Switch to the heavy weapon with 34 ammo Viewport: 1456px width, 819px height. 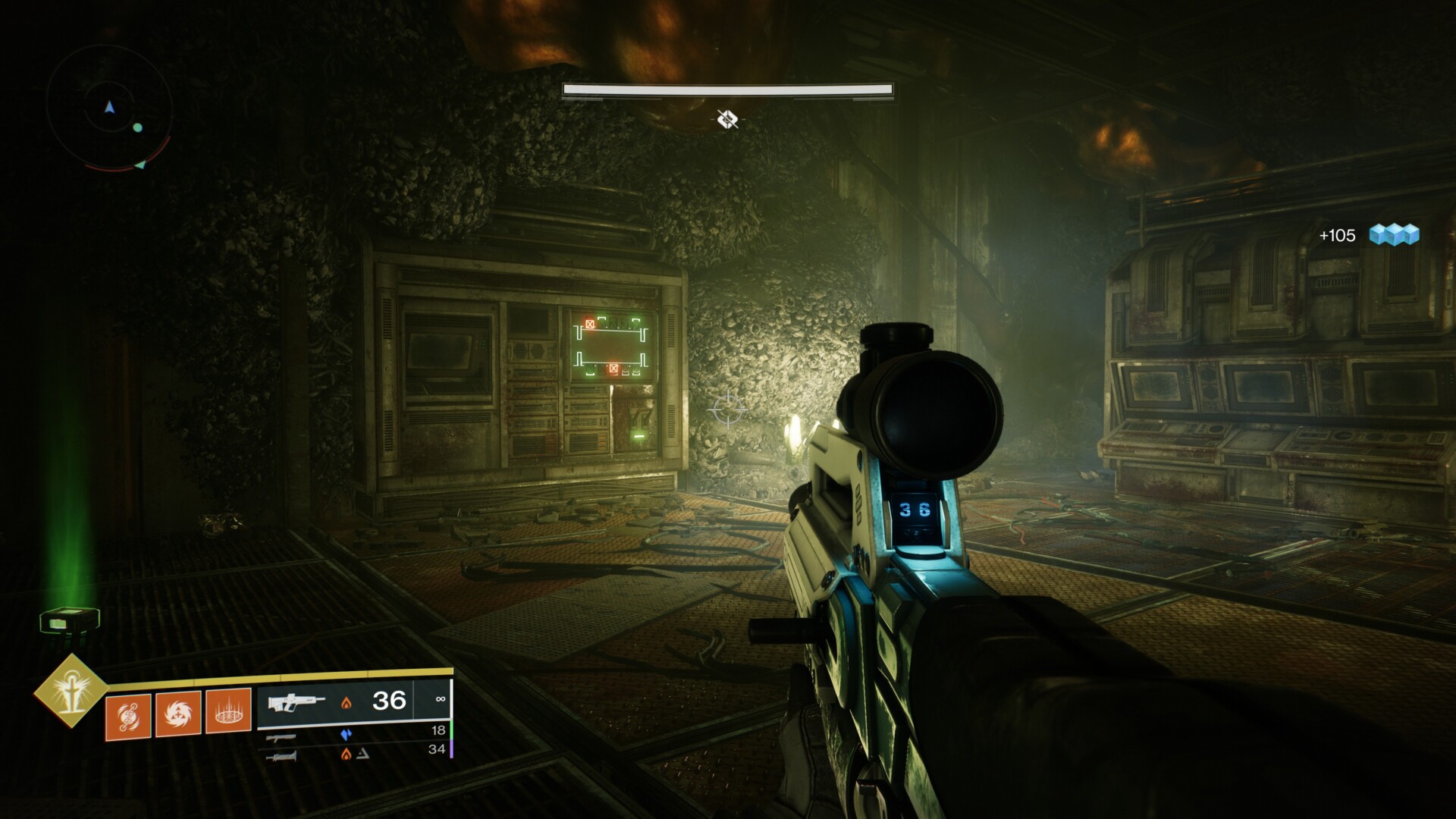[x=353, y=752]
